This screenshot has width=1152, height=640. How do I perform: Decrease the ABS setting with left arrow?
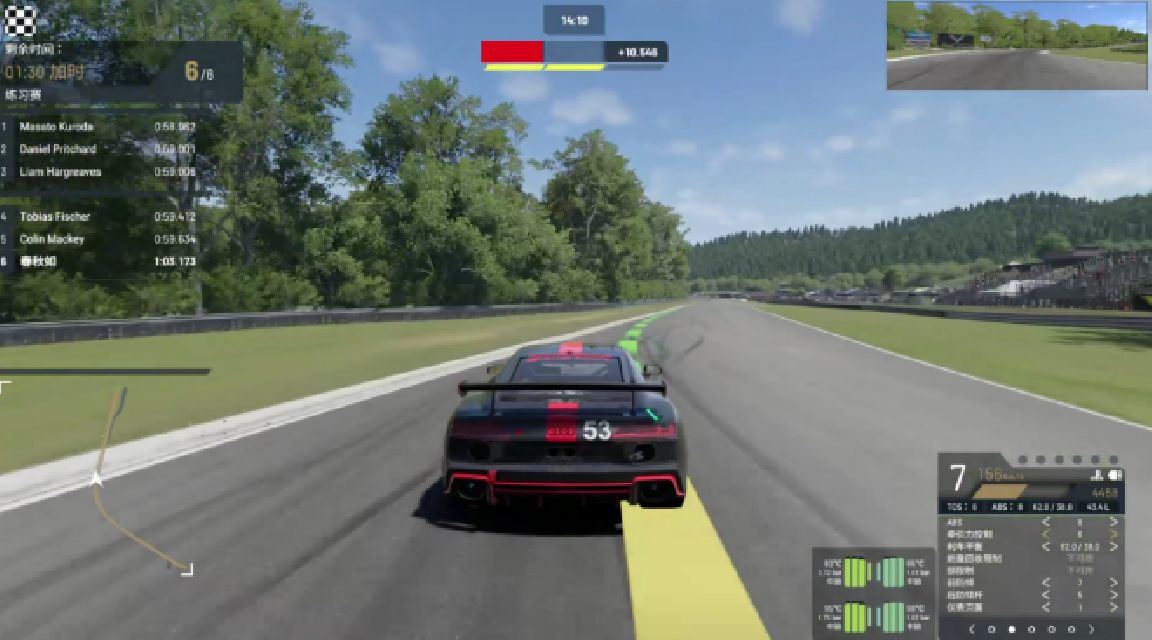(x=1046, y=522)
